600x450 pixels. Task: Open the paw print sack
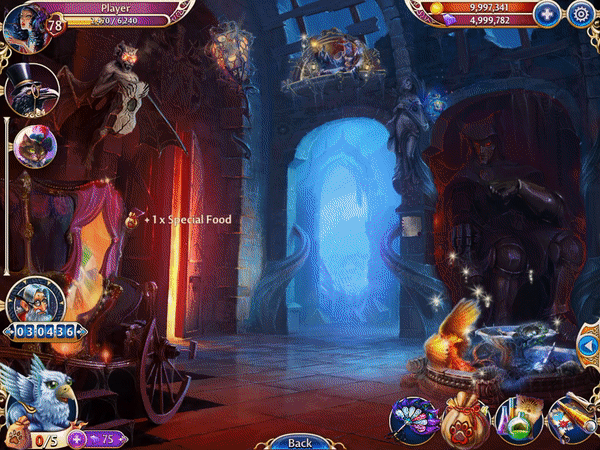[465, 420]
